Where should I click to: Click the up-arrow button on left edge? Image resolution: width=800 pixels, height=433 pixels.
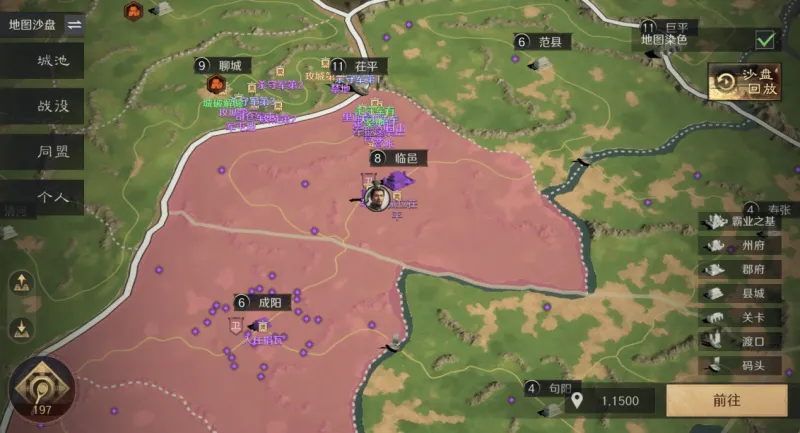(x=19, y=284)
